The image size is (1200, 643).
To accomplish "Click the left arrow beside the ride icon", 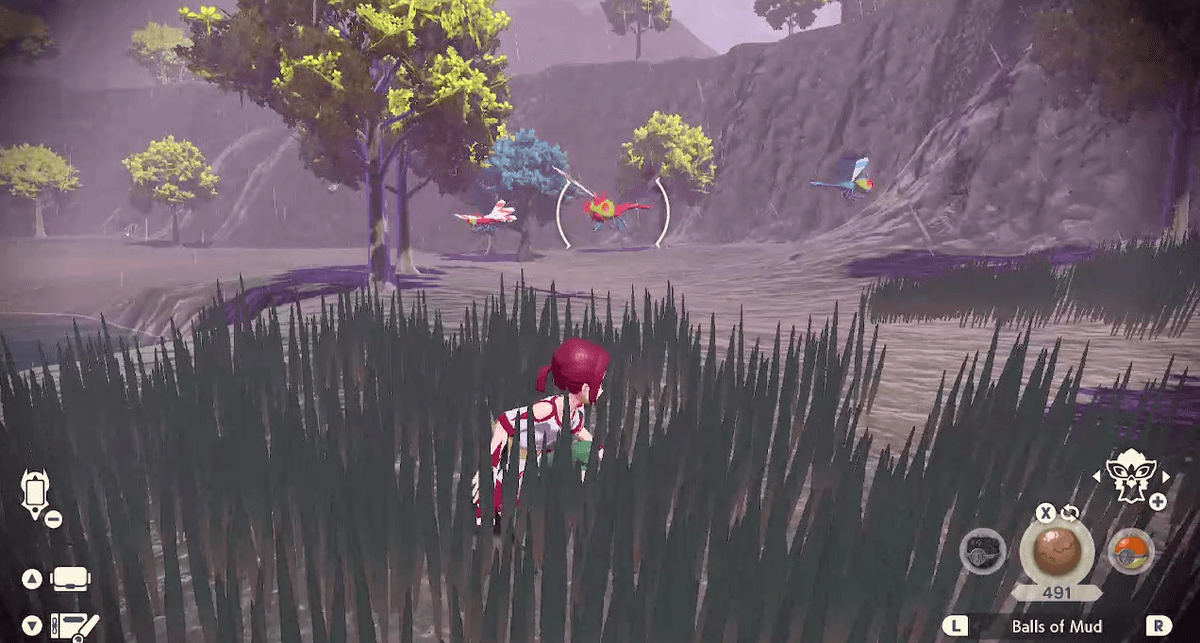I will click(x=1095, y=476).
